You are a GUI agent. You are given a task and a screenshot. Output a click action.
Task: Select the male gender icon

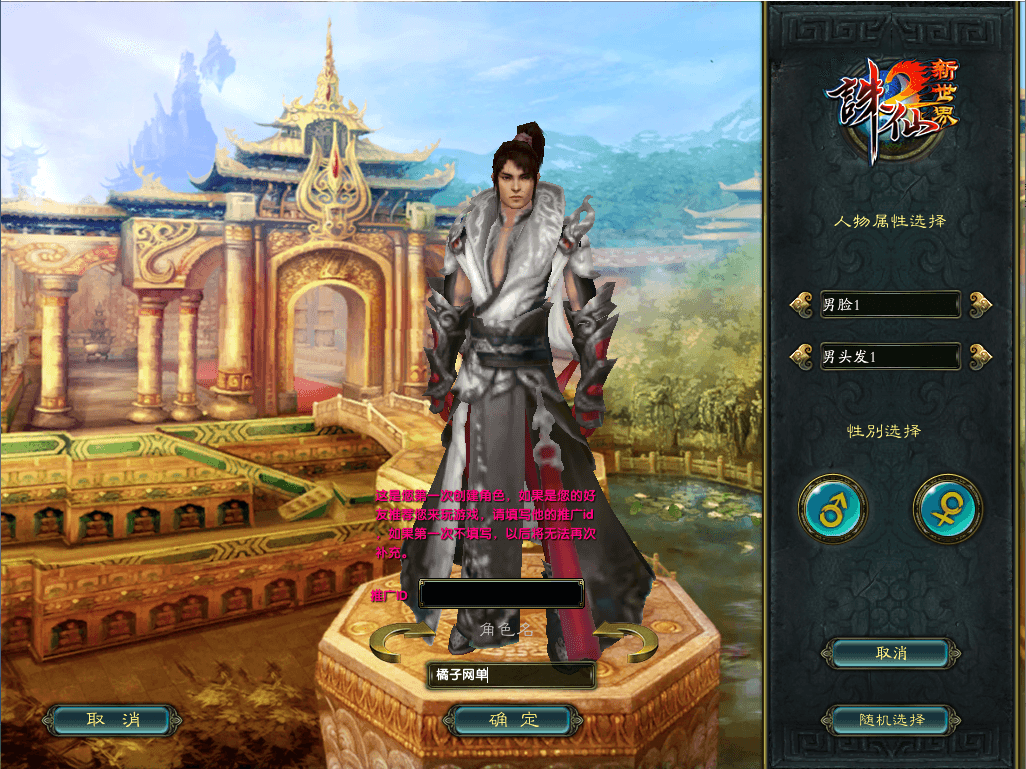point(832,509)
